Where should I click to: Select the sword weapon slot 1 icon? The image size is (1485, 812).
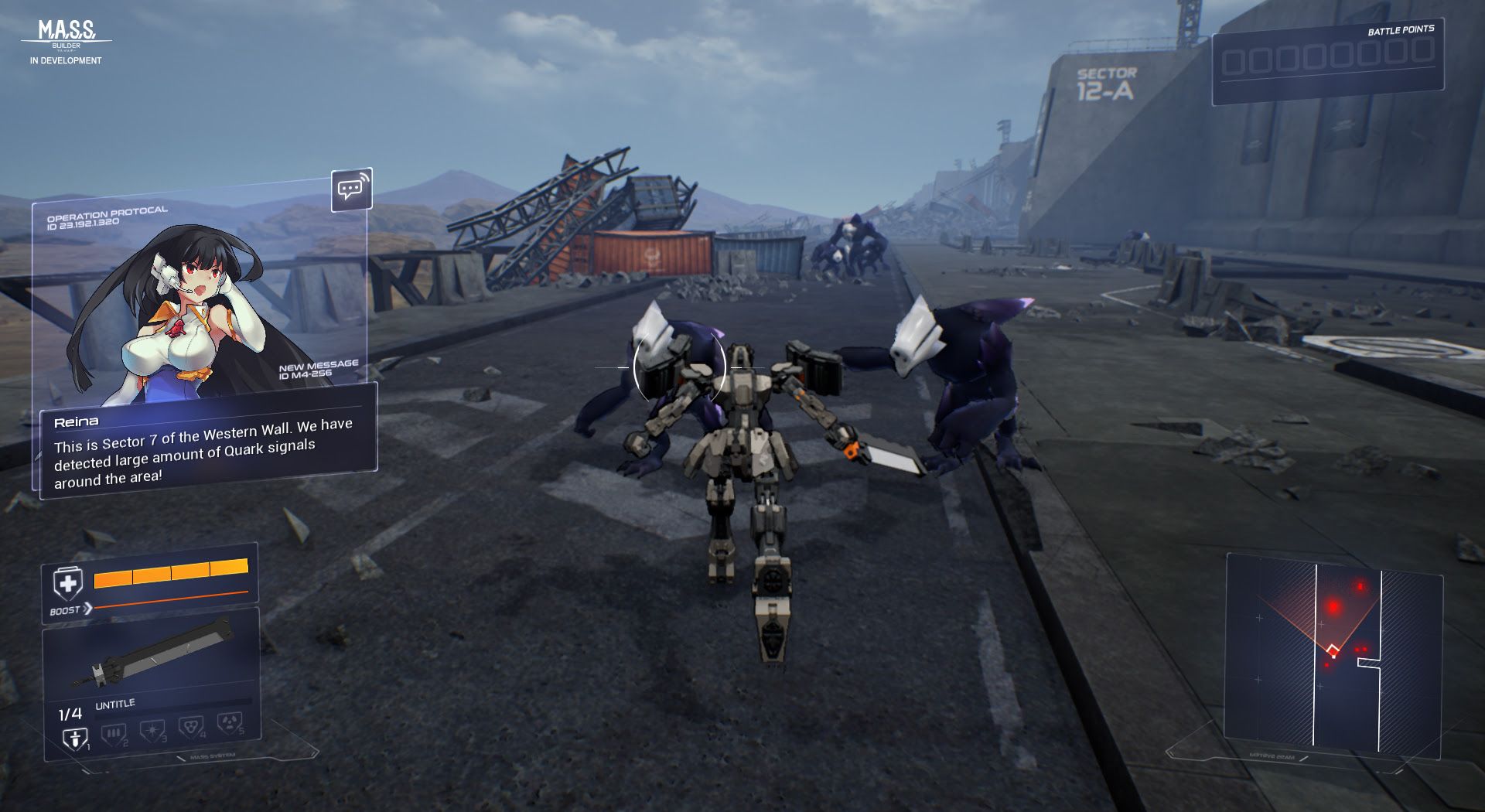[x=75, y=736]
